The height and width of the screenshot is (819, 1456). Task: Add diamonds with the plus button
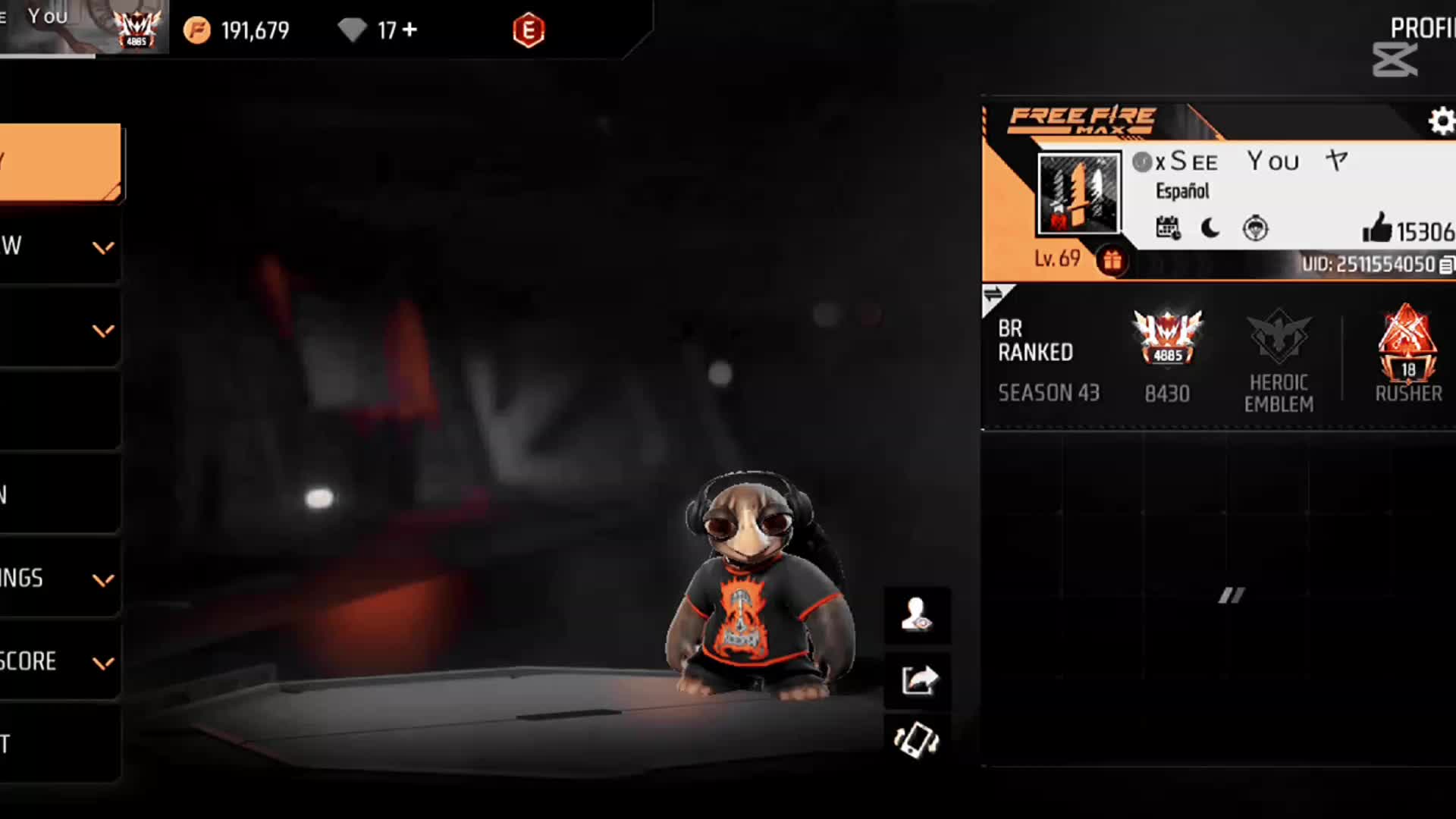pyautogui.click(x=410, y=30)
